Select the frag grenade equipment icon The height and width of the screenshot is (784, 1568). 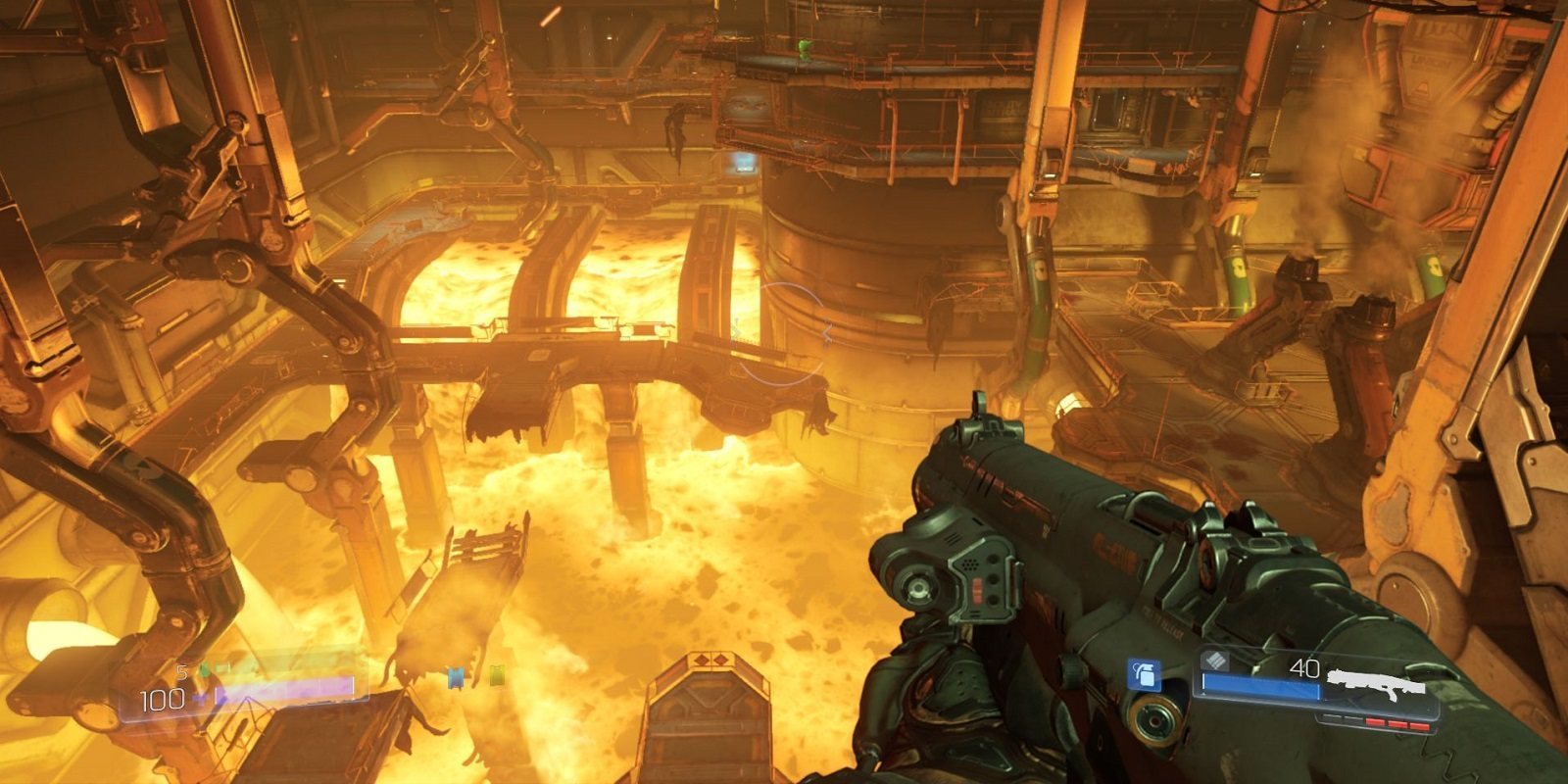[1144, 676]
